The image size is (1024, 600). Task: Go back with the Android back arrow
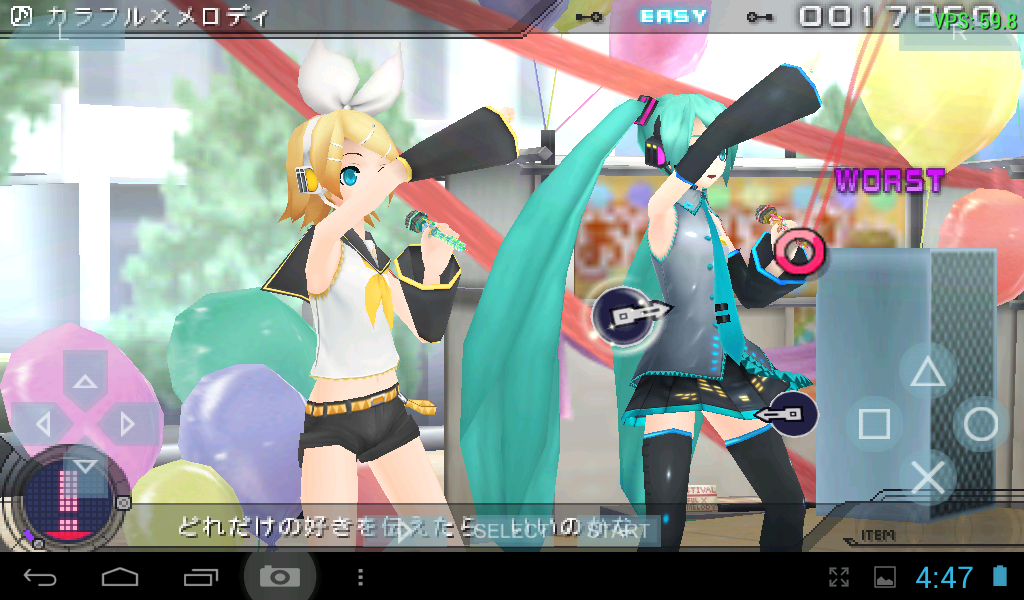click(40, 577)
